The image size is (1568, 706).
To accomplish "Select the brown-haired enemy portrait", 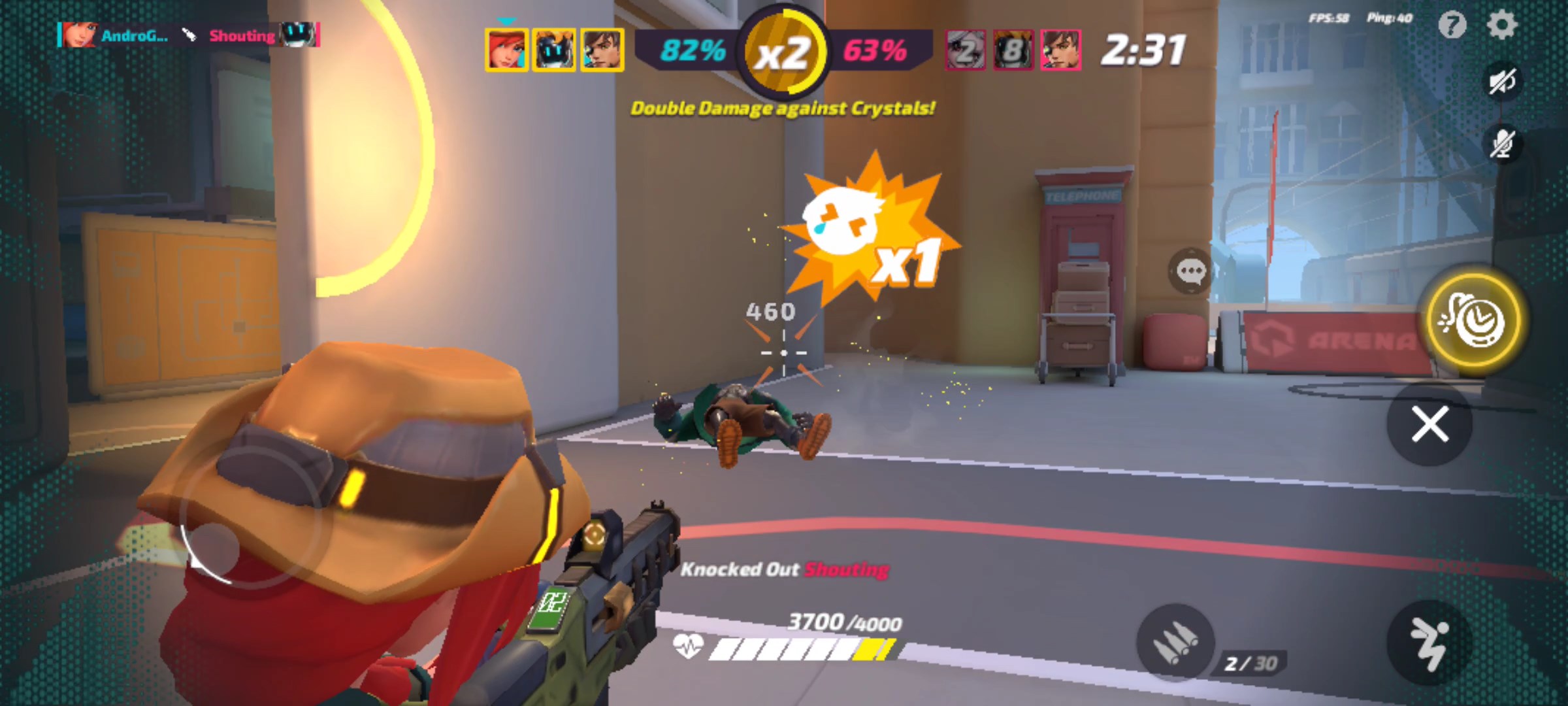I will [1060, 50].
